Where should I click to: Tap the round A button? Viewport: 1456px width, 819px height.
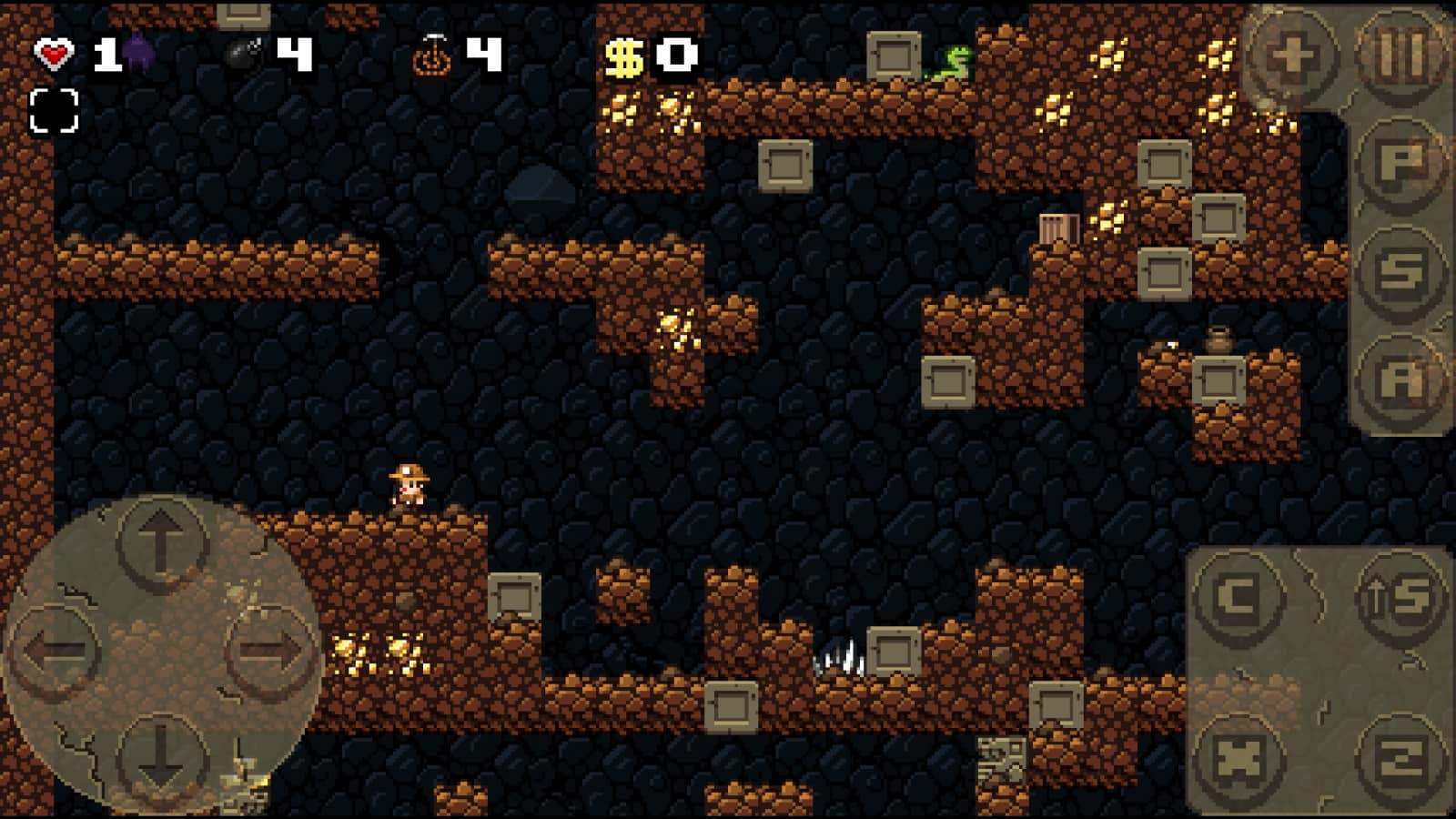[x=1402, y=379]
